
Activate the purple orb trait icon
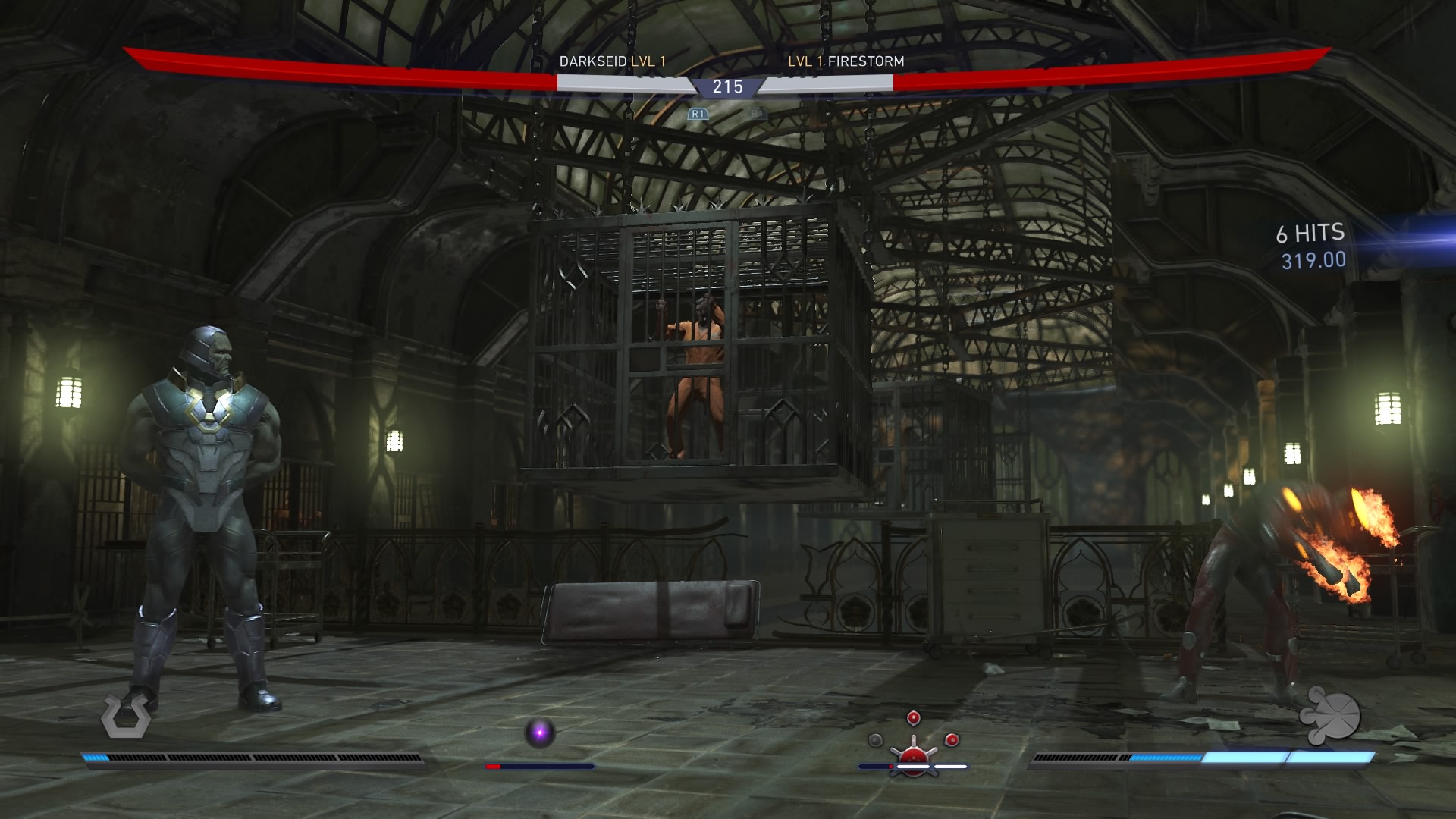coord(540,733)
